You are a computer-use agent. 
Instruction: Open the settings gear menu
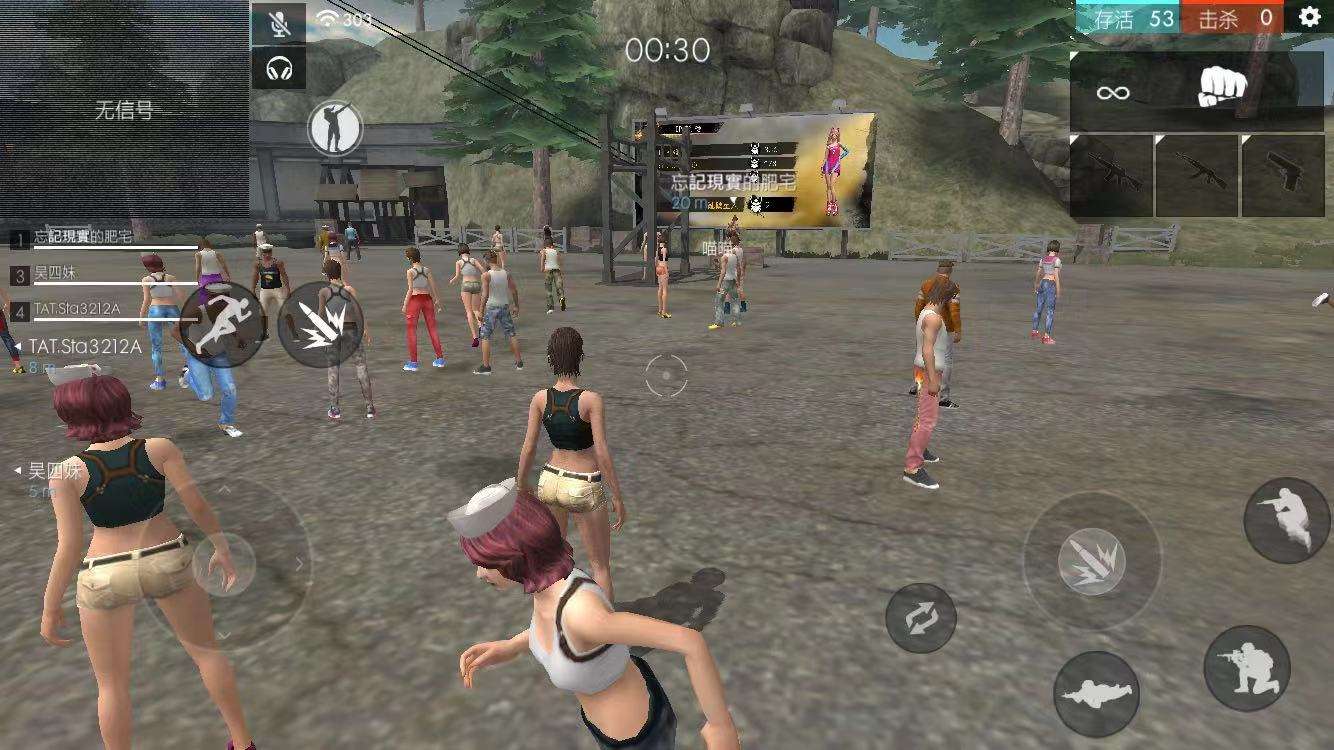1310,17
